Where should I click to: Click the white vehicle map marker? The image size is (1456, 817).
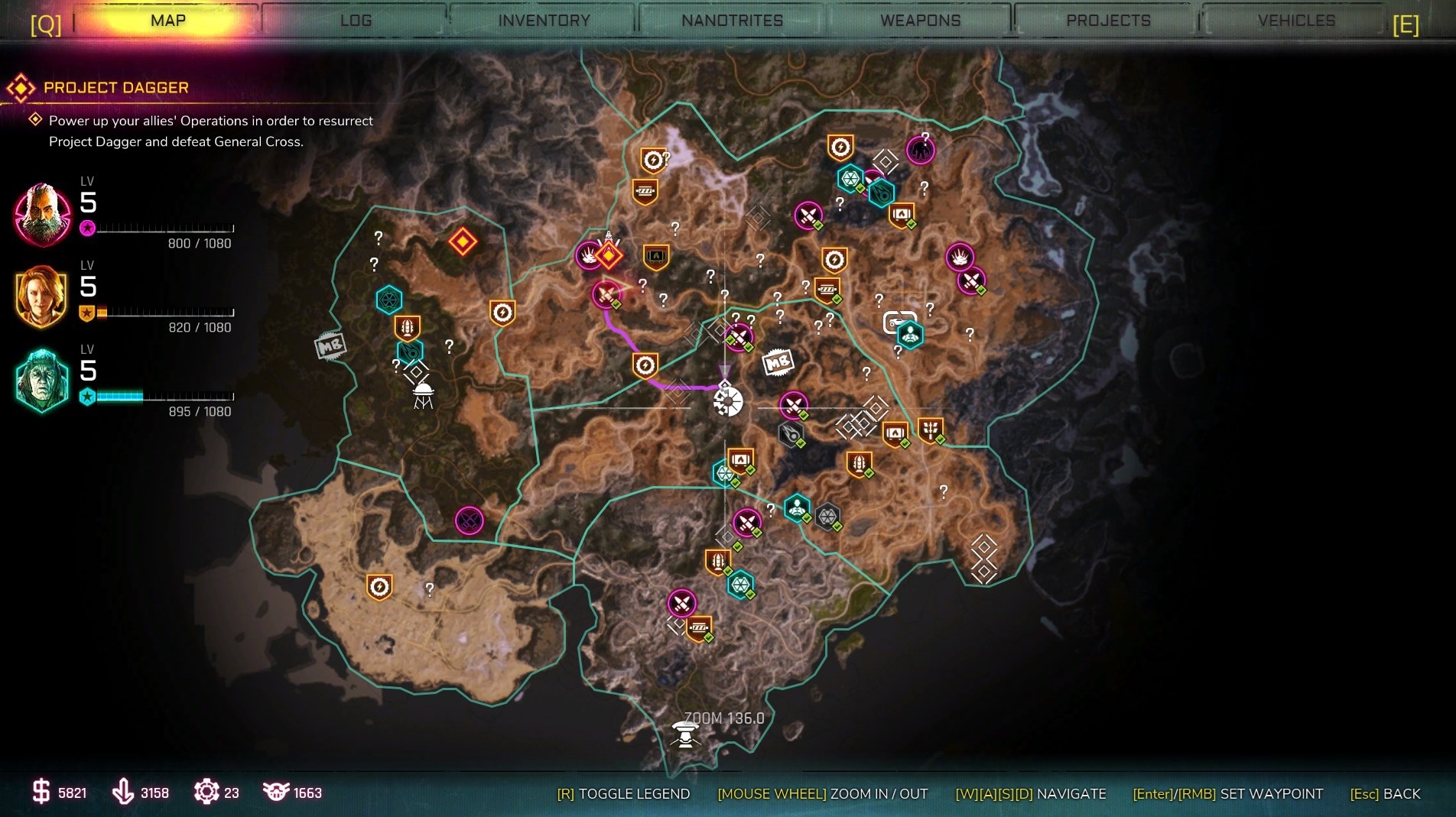tap(898, 321)
